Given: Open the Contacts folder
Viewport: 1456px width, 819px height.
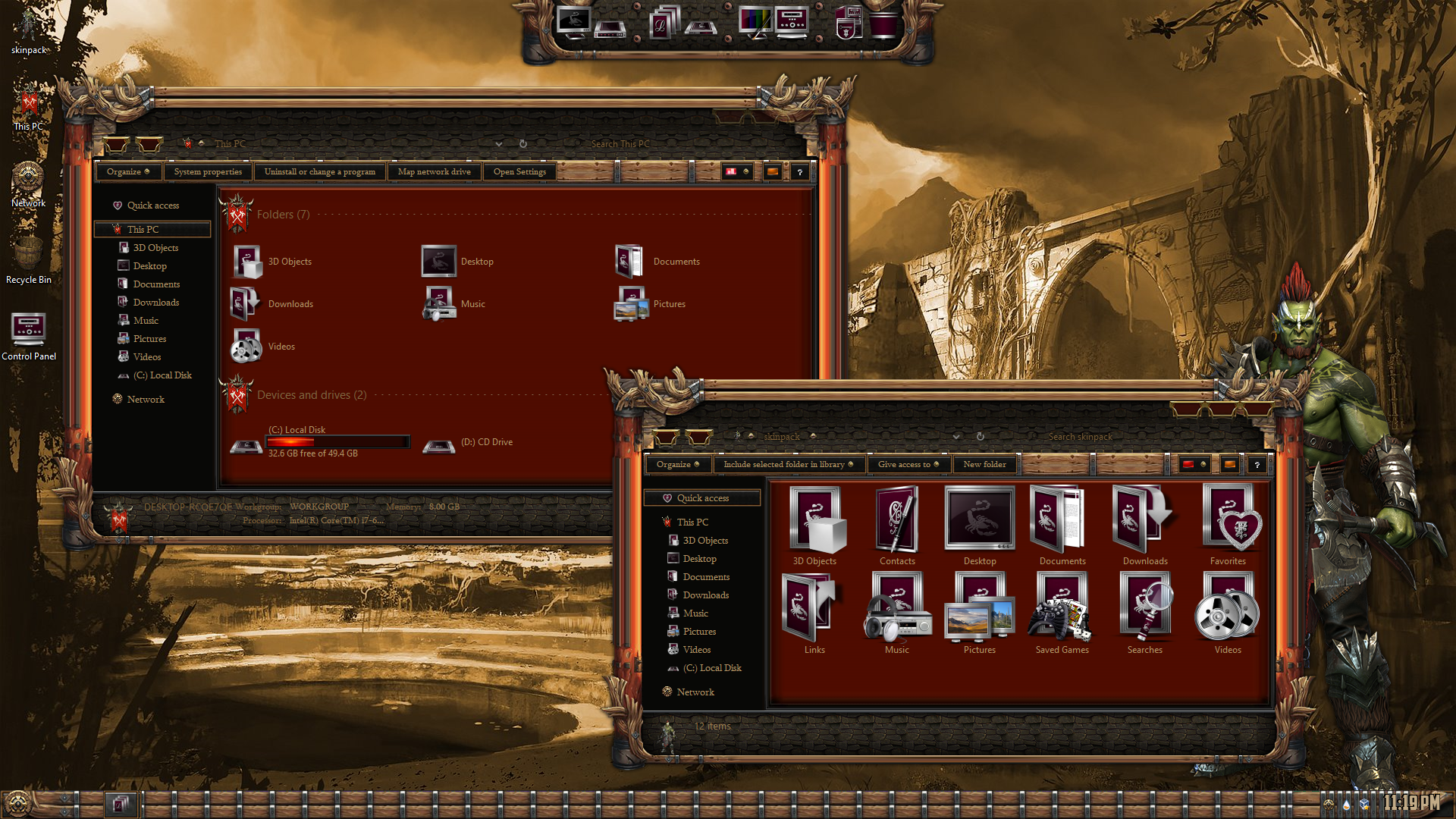Looking at the screenshot, I should coord(897,525).
